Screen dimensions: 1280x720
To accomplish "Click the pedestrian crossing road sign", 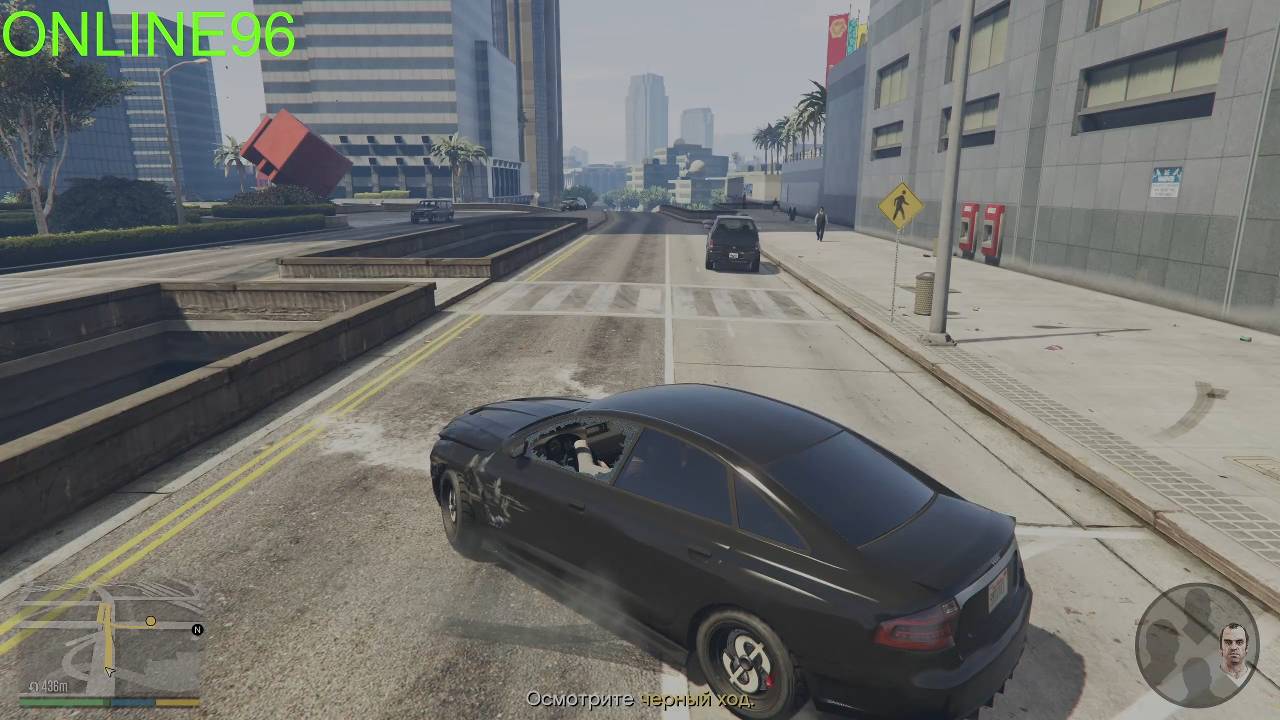I will pos(901,207).
